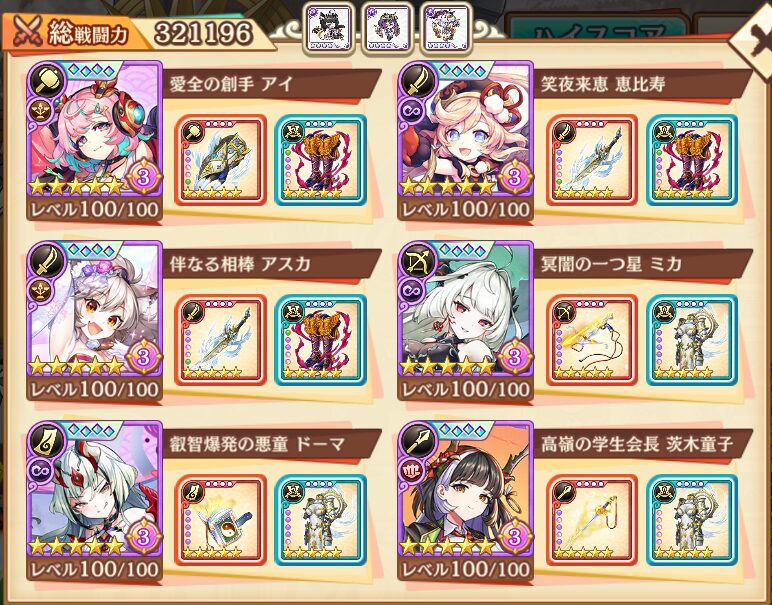Click 茨木童子's golden spear weapon slot
Viewport: 772px width, 605px height.
(x=591, y=520)
